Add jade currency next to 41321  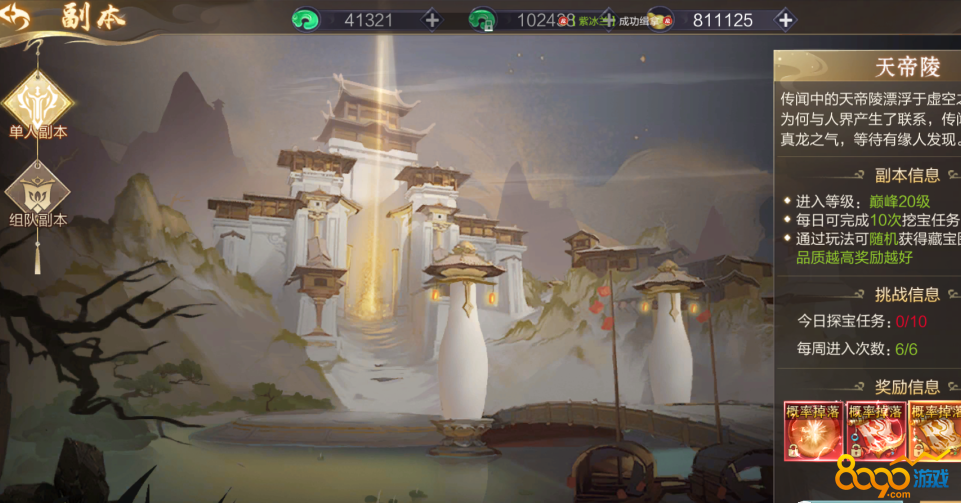pos(431,20)
